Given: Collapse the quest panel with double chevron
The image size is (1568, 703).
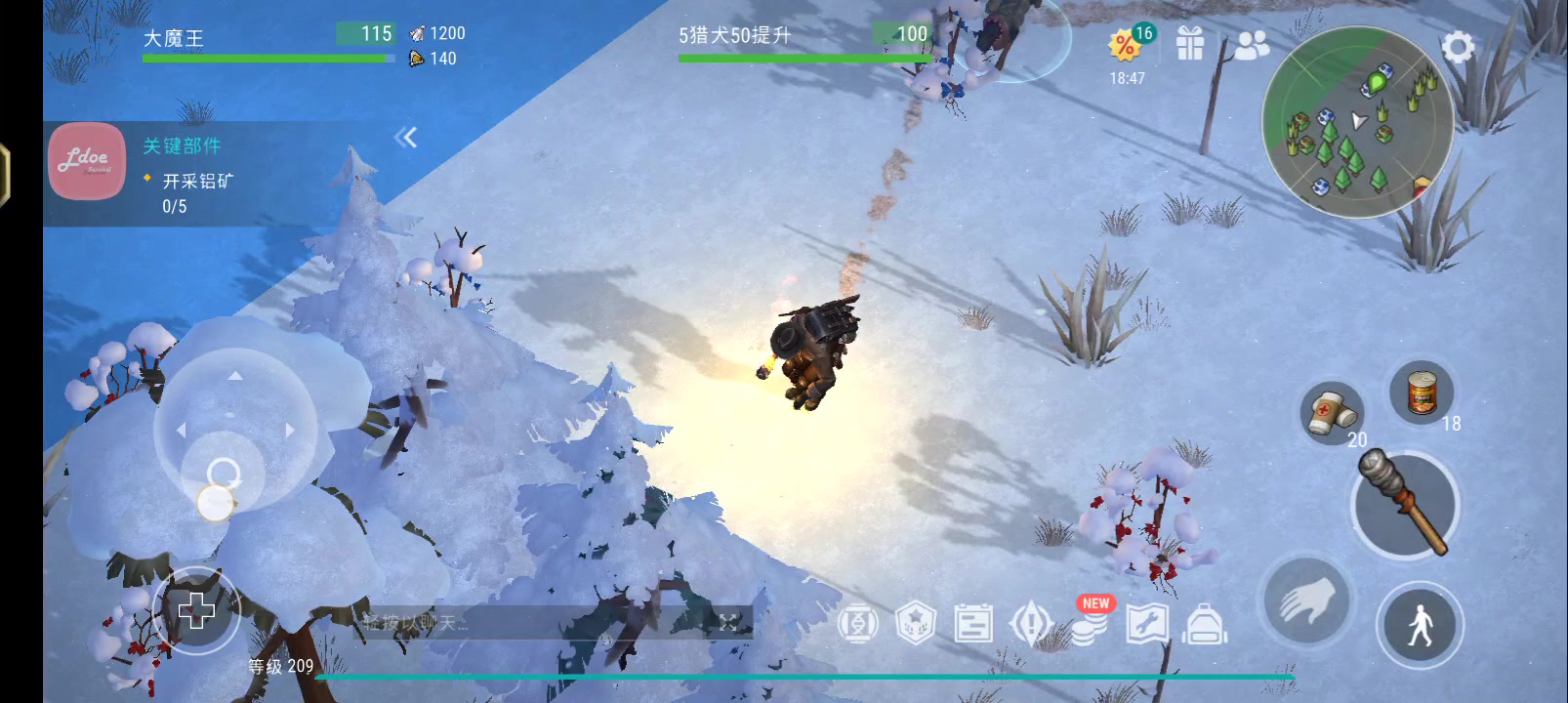Looking at the screenshot, I should pyautogui.click(x=407, y=137).
